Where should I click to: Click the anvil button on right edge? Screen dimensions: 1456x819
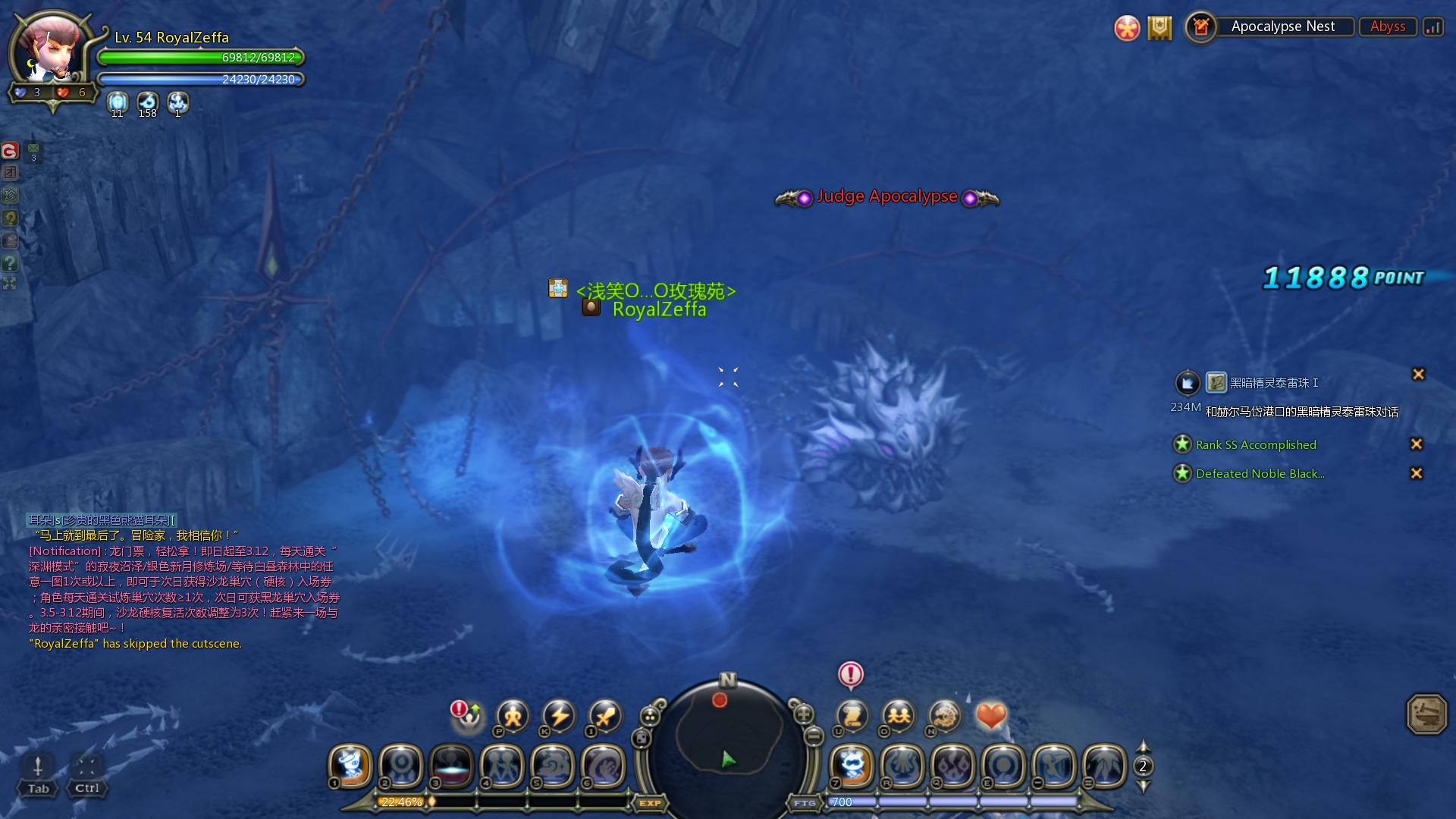1426,714
